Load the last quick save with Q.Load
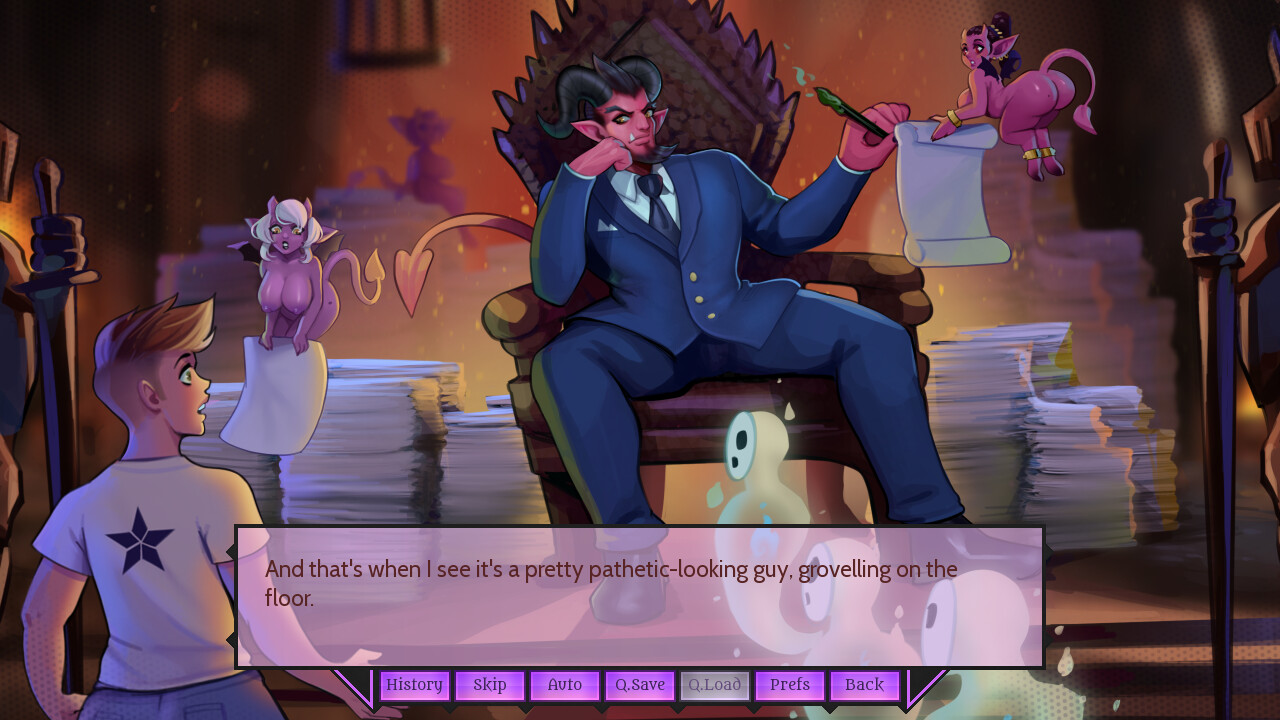The image size is (1280, 720). click(x=714, y=685)
